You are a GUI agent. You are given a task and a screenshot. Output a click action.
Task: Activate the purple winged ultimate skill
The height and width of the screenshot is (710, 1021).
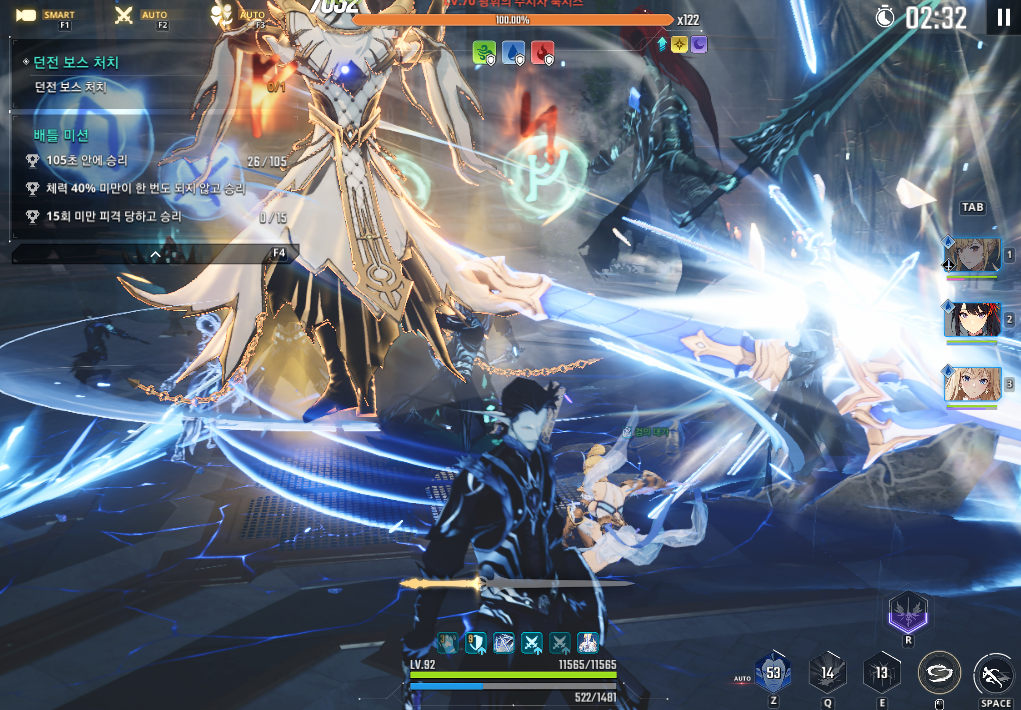click(908, 612)
